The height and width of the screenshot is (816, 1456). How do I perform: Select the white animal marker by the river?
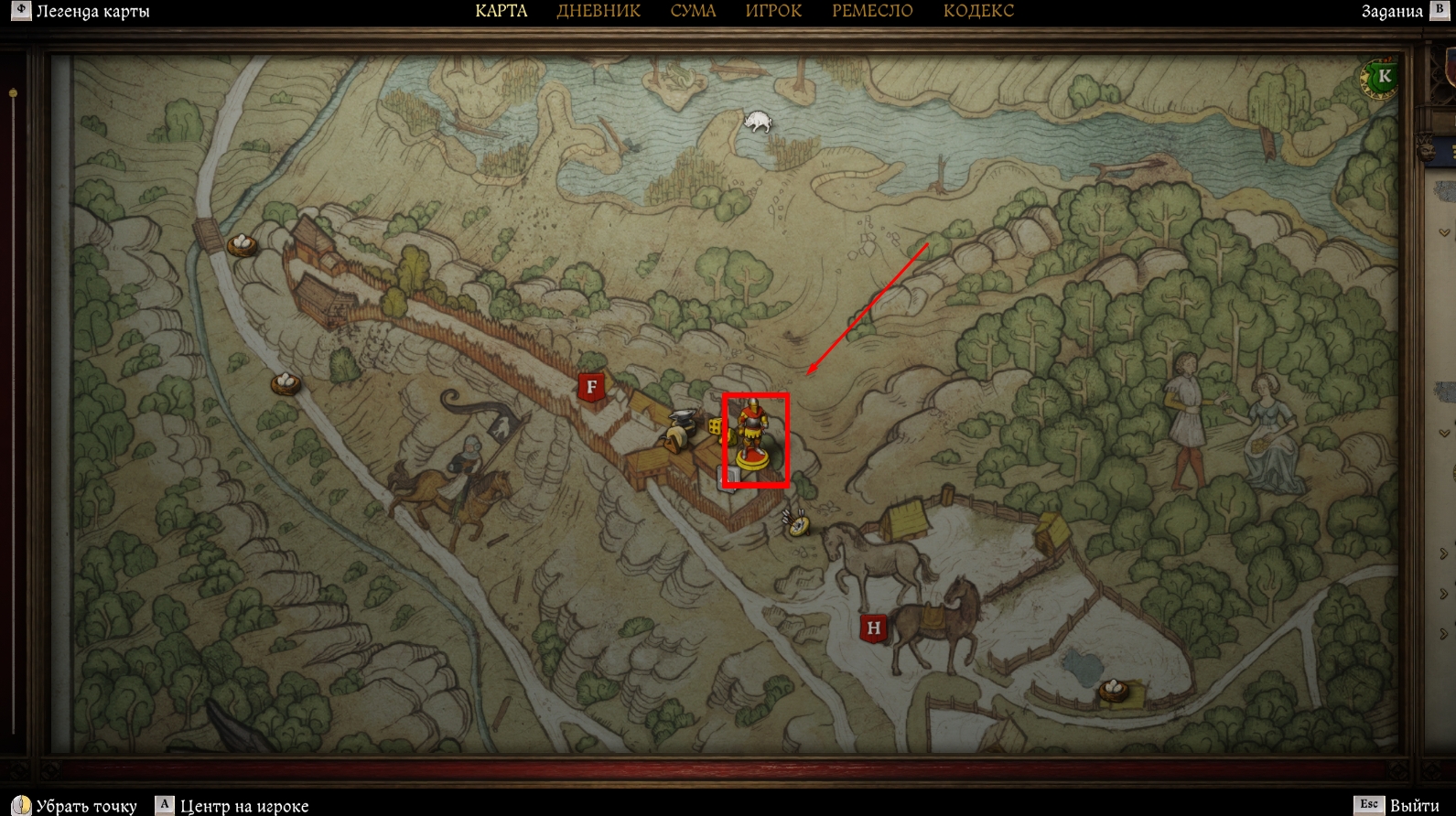pyautogui.click(x=758, y=122)
